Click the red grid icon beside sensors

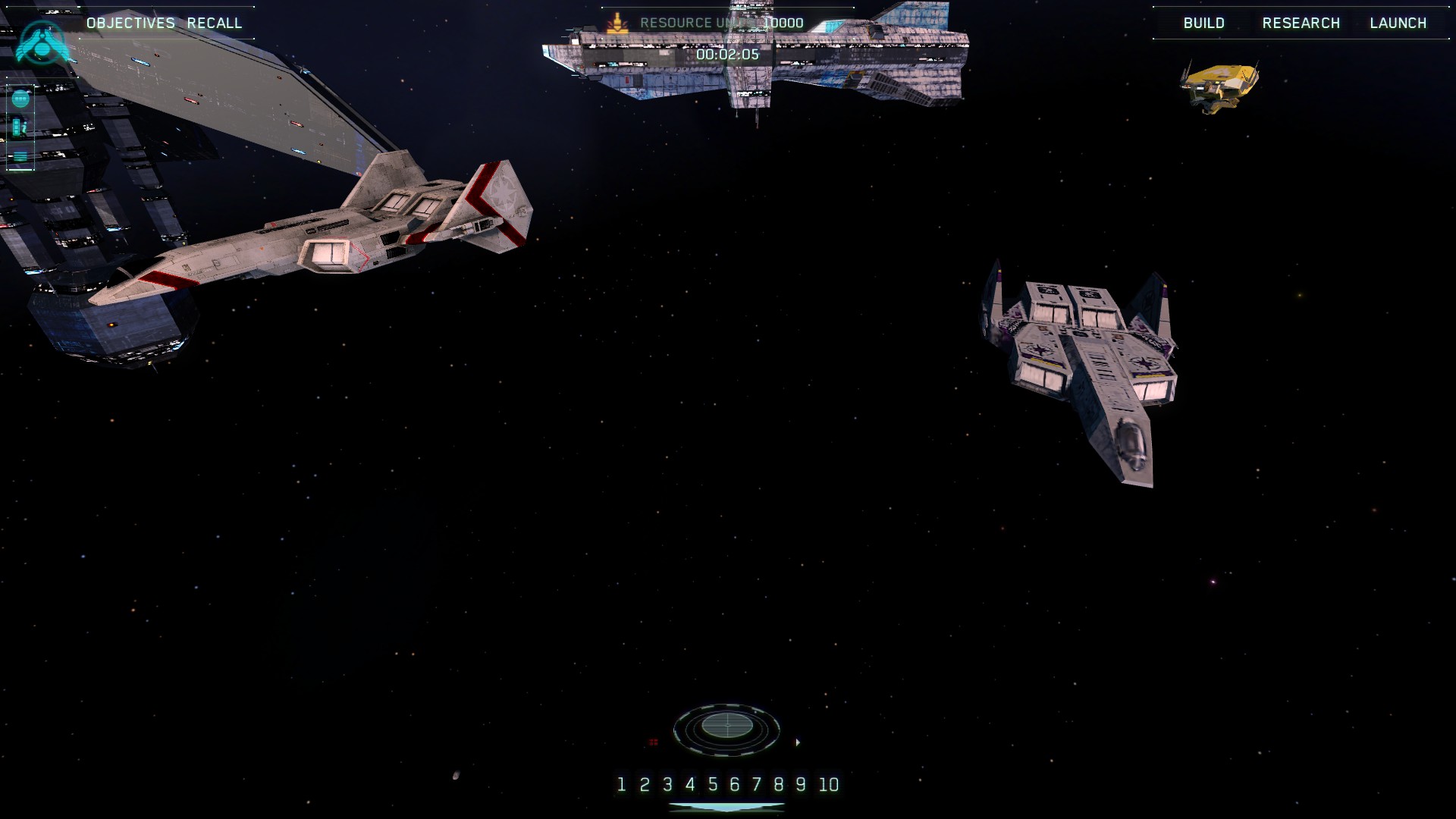654,742
